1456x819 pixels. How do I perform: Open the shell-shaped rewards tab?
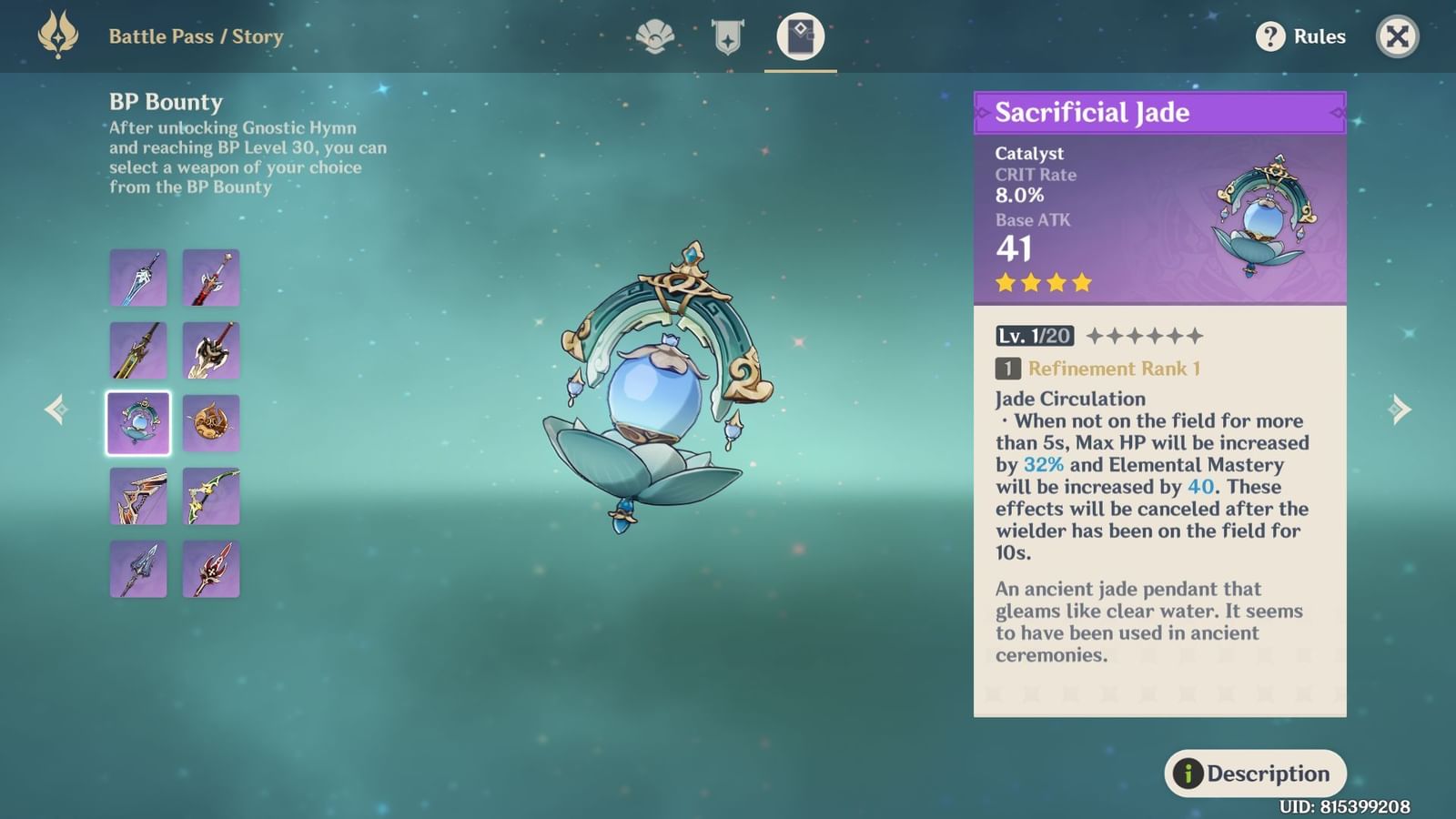pyautogui.click(x=653, y=36)
